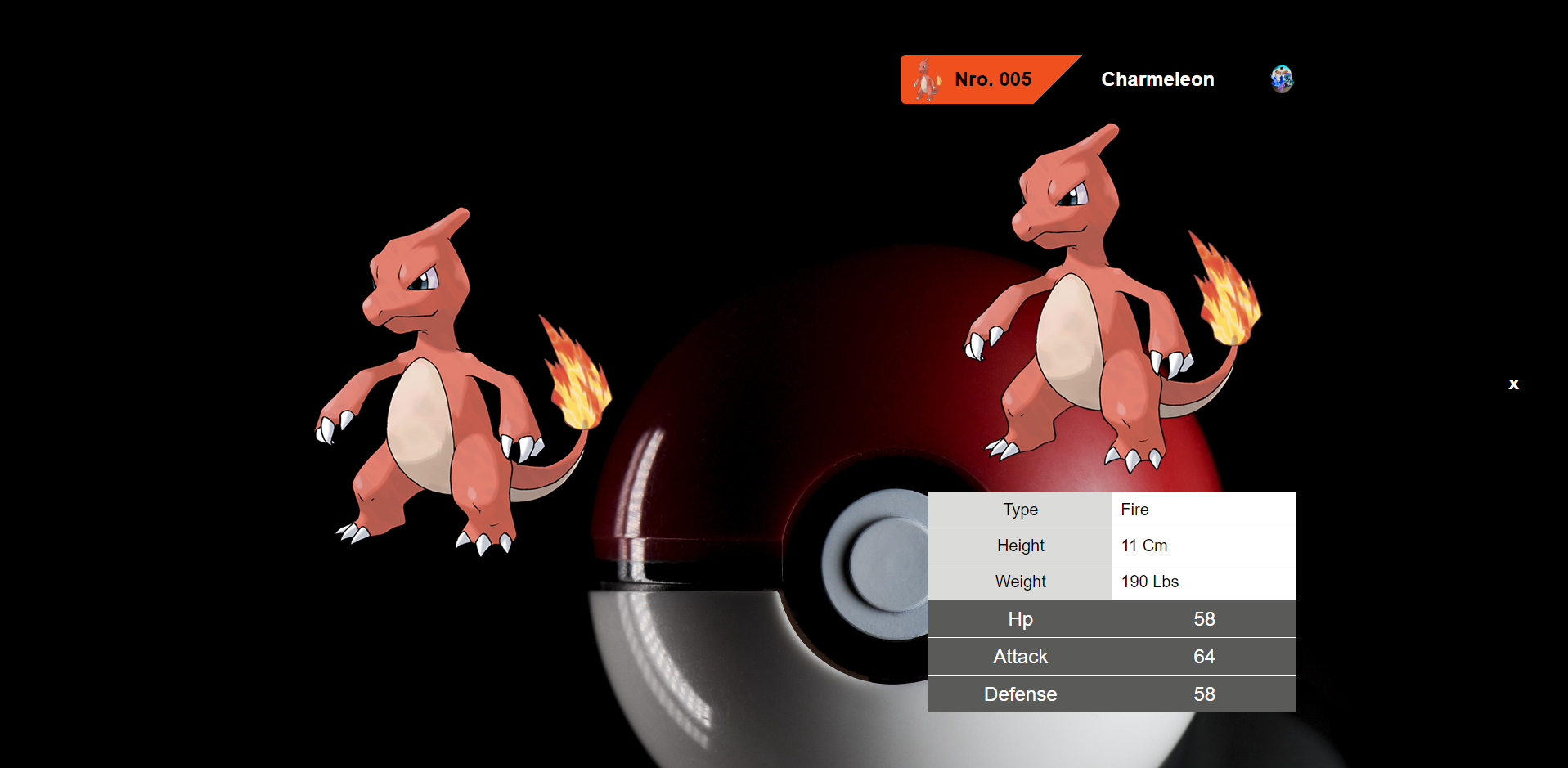Select the Charmeleon name heading
Screen dimensions: 1568x768
coord(1157,79)
